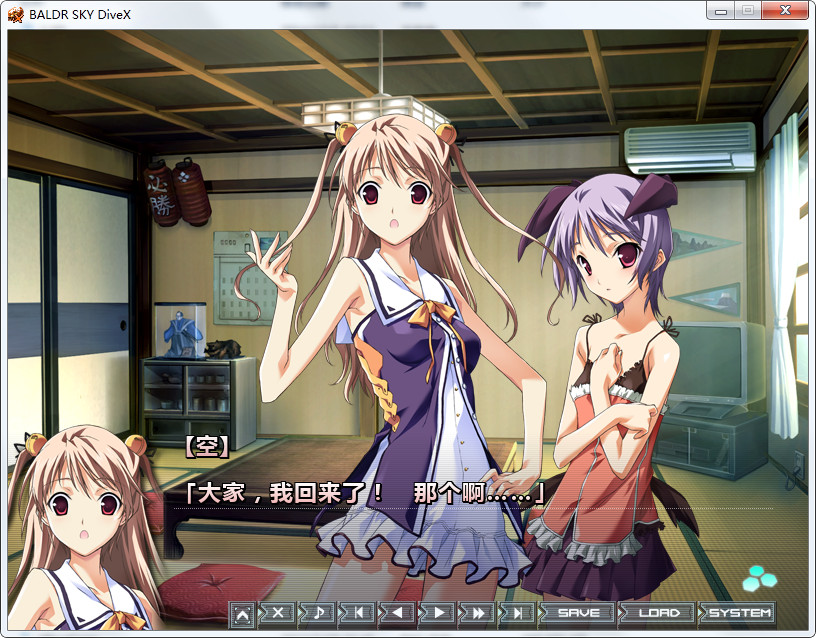
Task: Jump back with the skip-to-previous button
Action: pyautogui.click(x=358, y=613)
